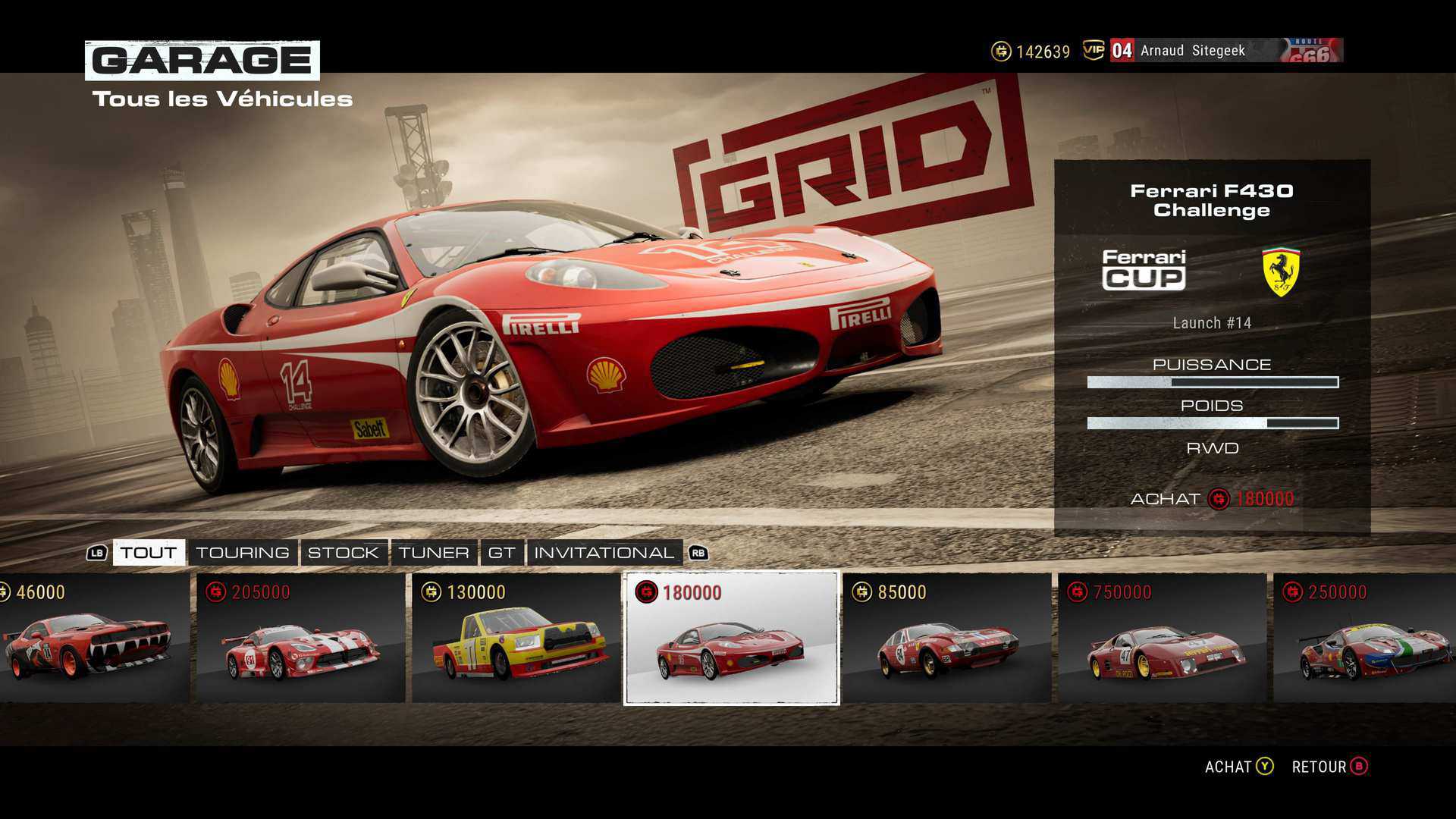Select the 46000 credit muscle car thumbnail
1456x819 pixels.
[x=93, y=638]
